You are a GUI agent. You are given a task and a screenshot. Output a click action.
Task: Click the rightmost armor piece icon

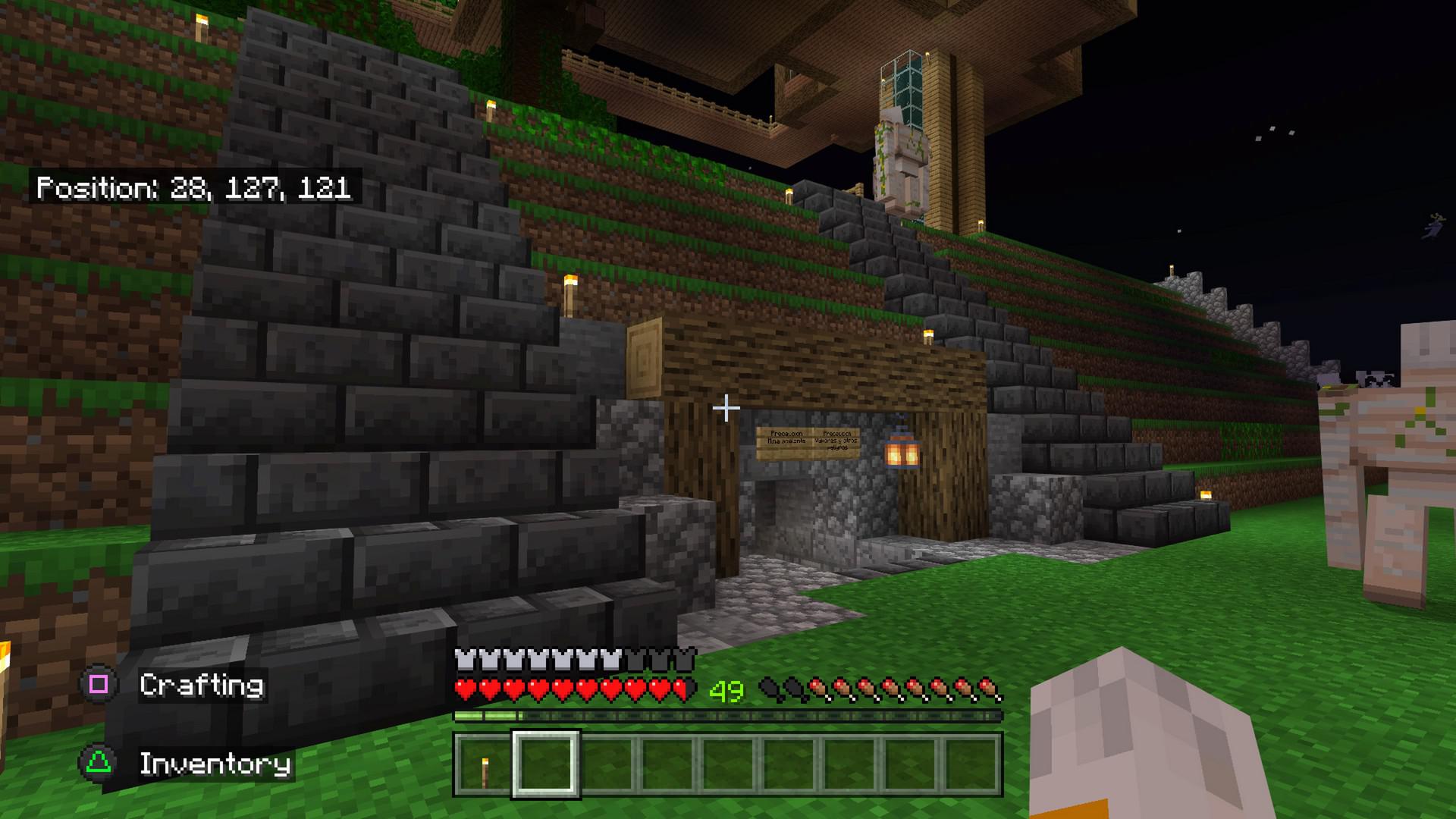[x=685, y=658]
